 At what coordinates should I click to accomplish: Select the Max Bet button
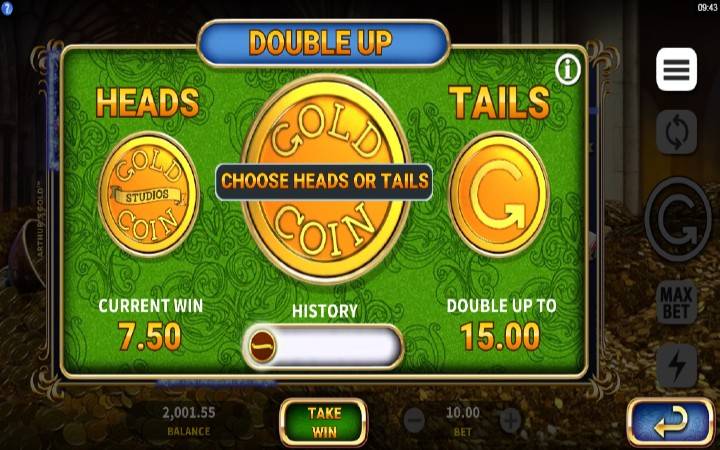[x=676, y=305]
